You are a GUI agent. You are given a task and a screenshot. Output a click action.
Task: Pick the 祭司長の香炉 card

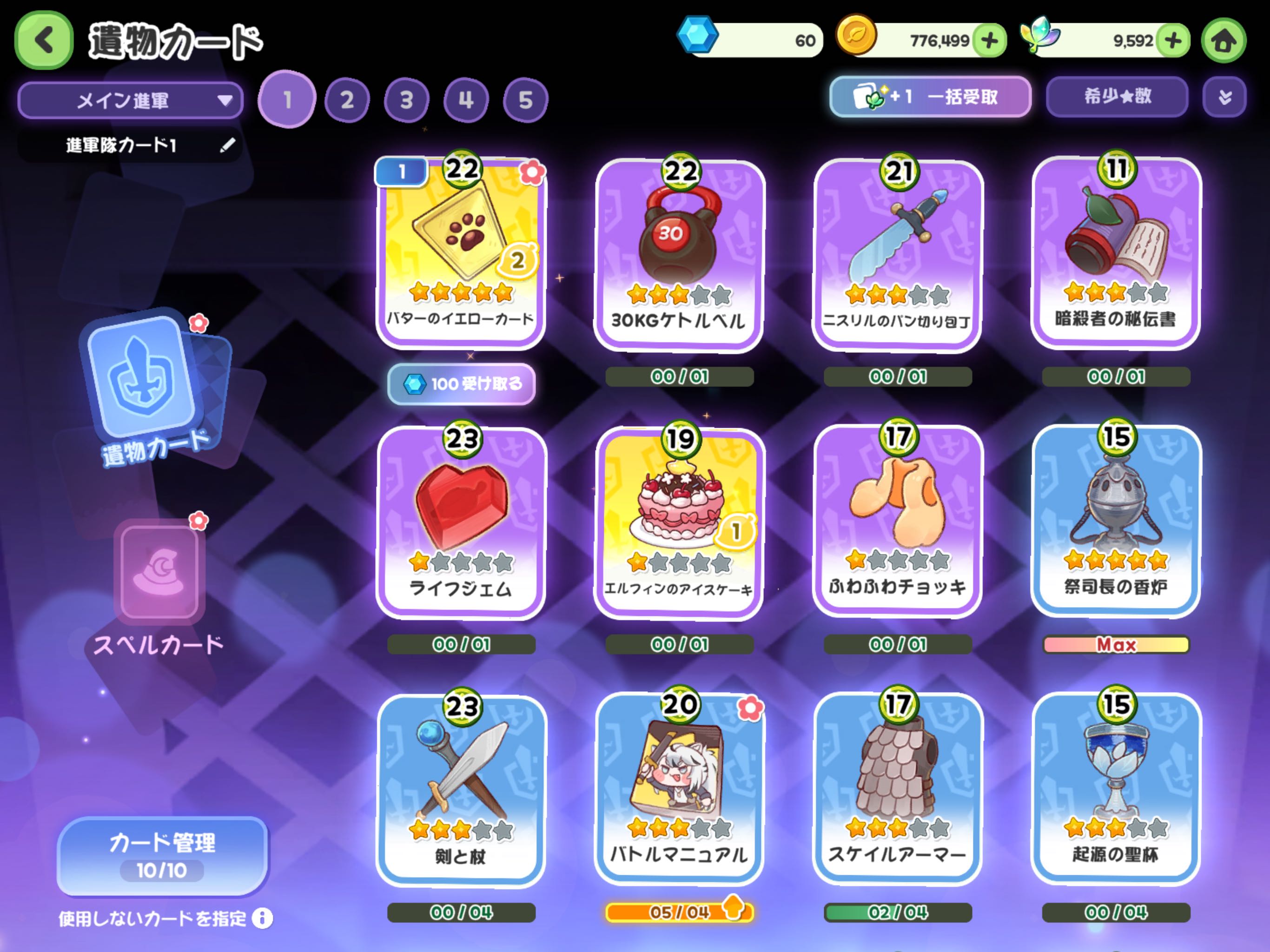[x=1116, y=520]
